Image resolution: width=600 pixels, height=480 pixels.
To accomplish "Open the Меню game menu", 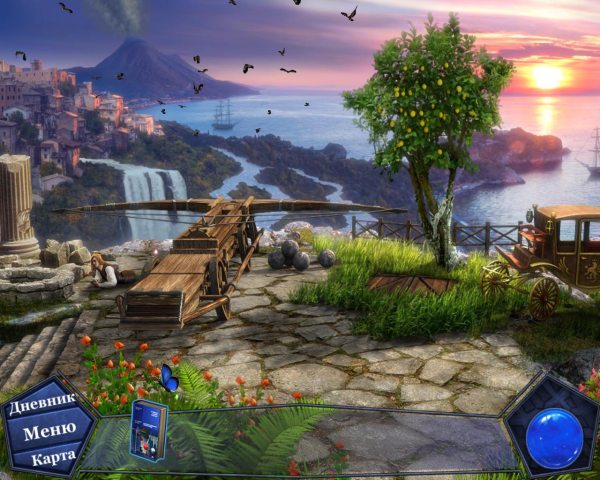I will click(x=48, y=432).
